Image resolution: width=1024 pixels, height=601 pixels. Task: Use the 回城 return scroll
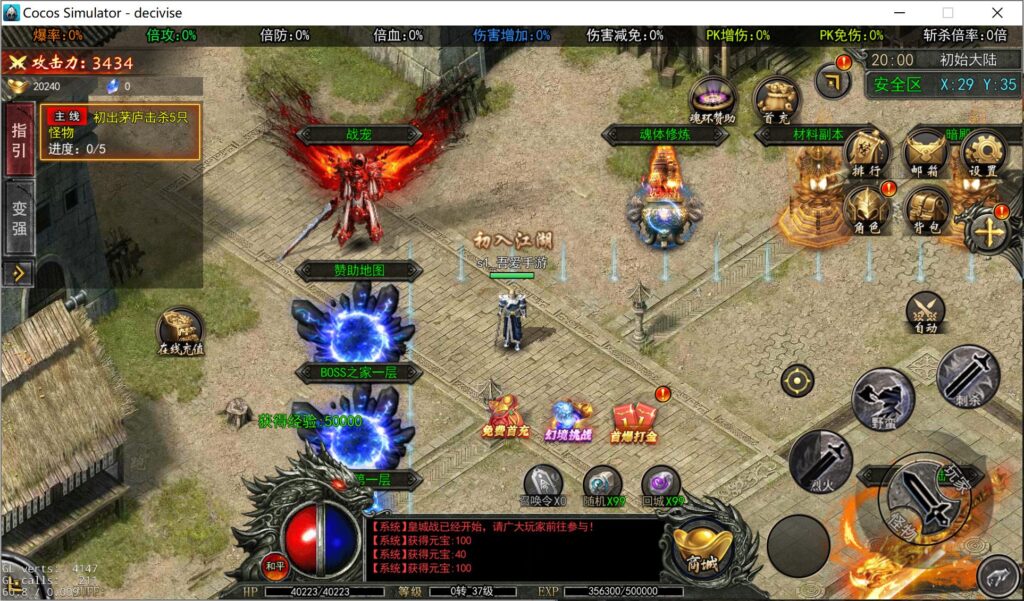point(661,484)
